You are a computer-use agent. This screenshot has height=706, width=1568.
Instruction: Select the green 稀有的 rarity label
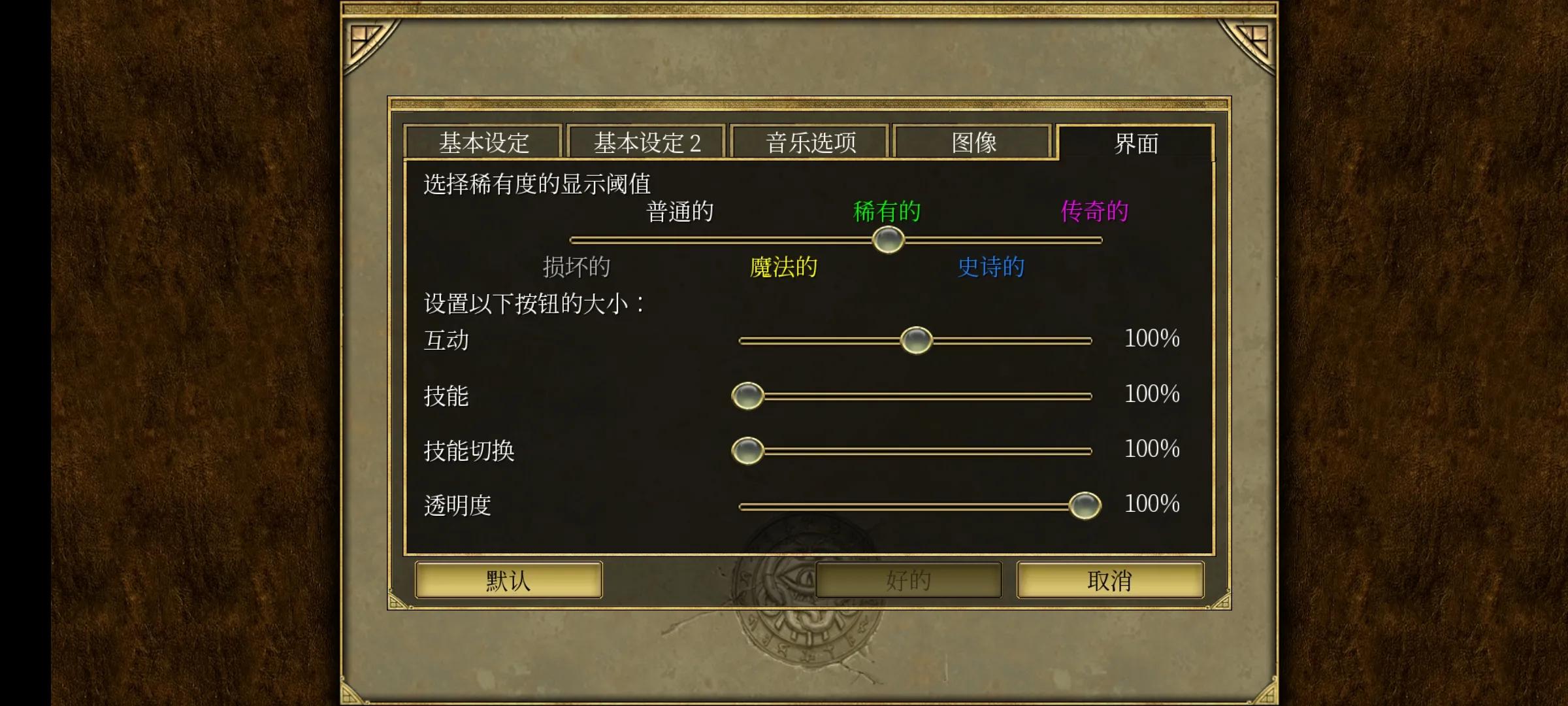tap(887, 210)
